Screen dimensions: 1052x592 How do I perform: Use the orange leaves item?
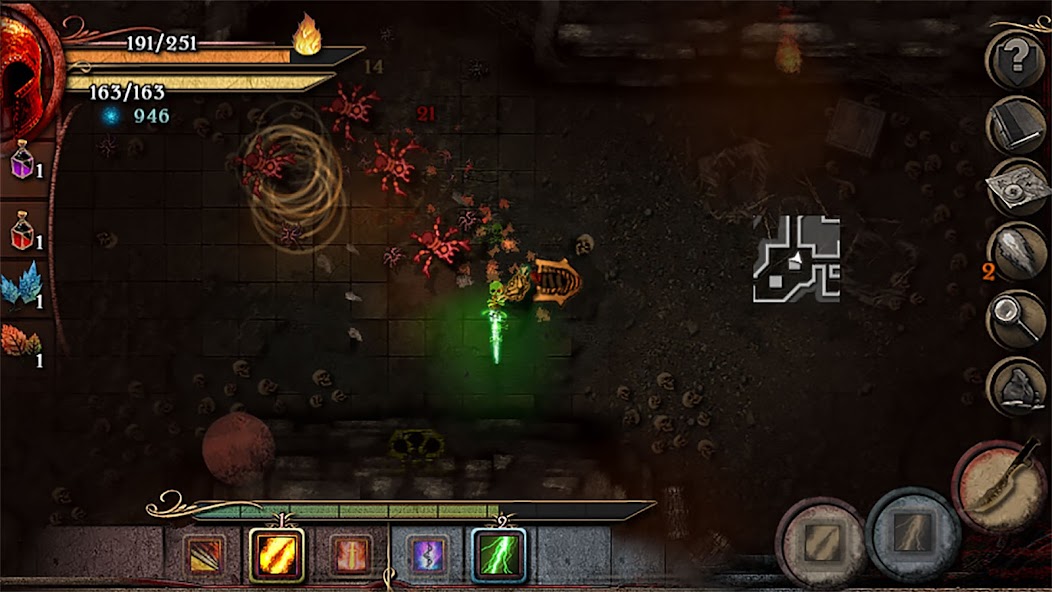coord(21,344)
